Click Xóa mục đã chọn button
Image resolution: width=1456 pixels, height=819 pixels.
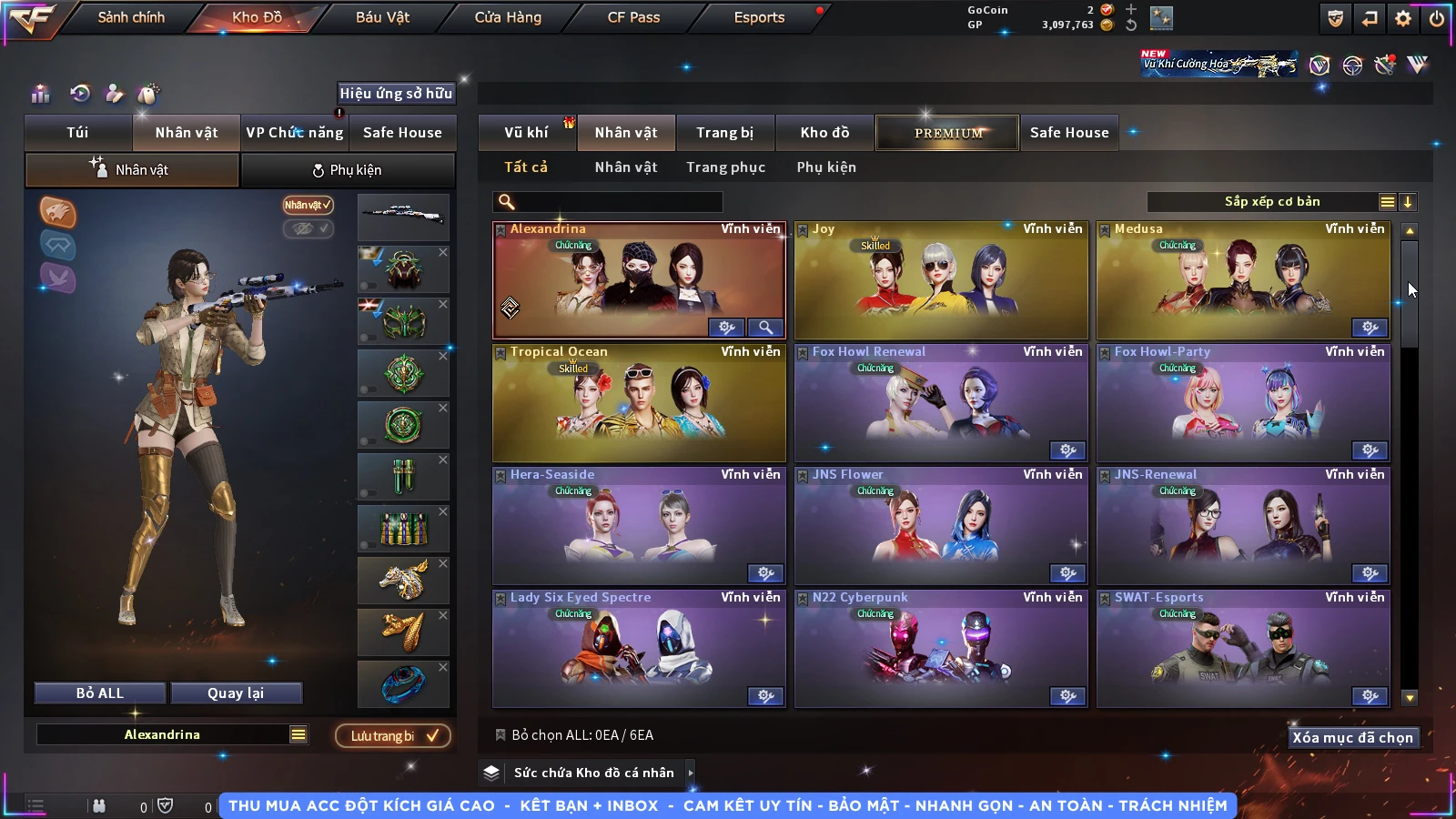point(1352,738)
